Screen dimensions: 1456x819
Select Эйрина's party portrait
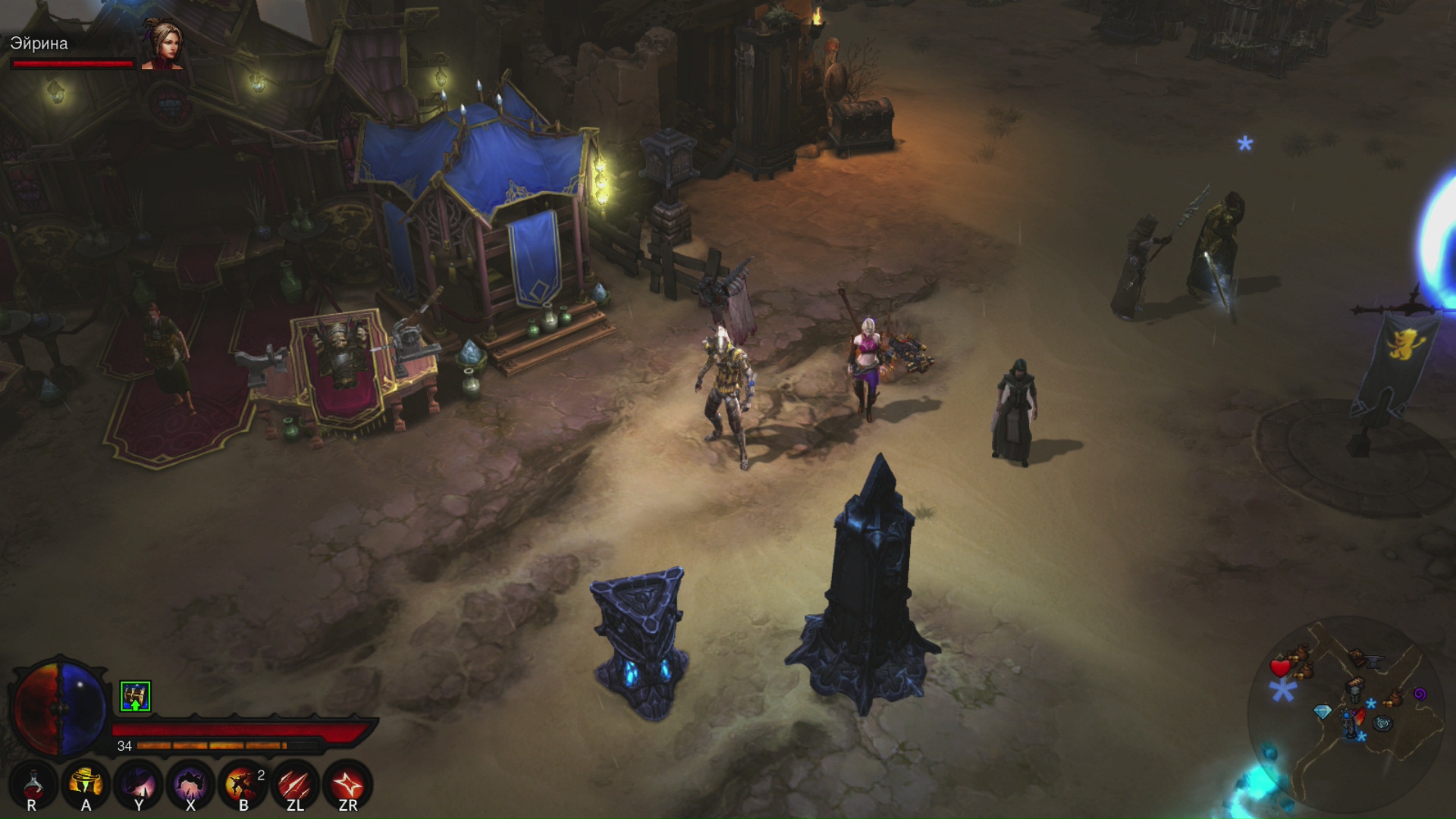(162, 44)
